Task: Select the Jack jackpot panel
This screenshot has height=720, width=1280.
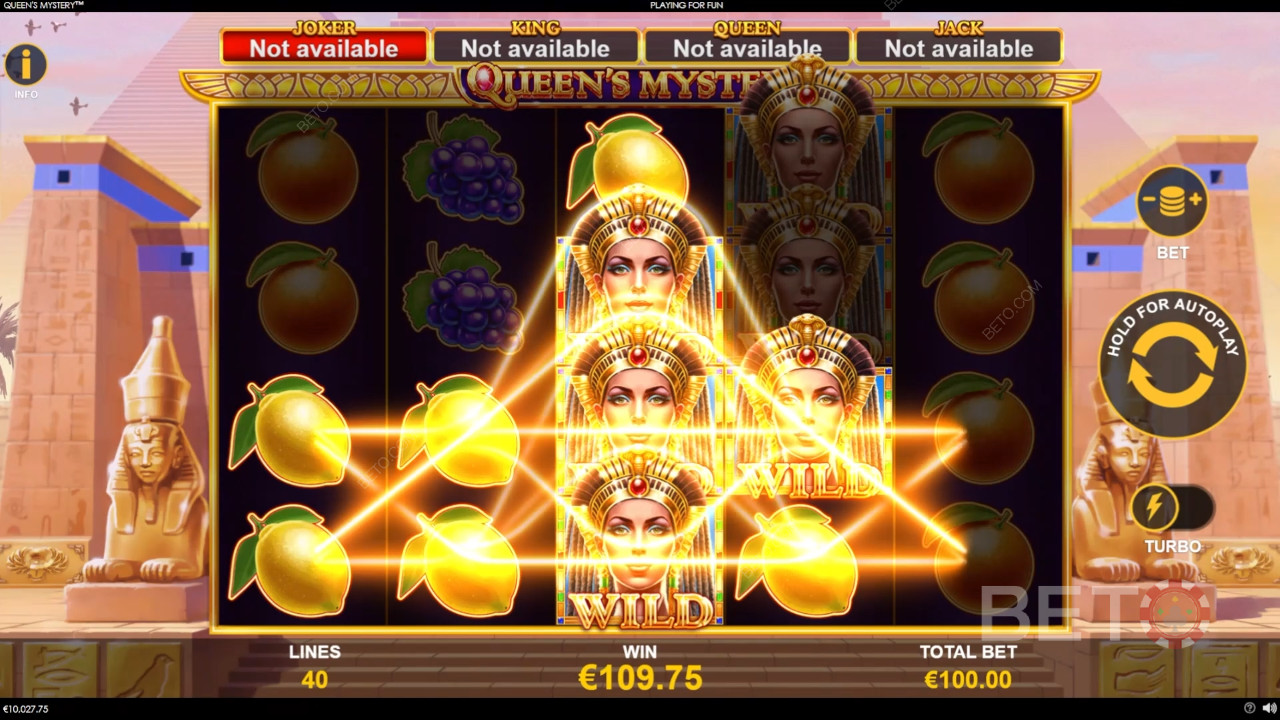Action: coord(958,47)
